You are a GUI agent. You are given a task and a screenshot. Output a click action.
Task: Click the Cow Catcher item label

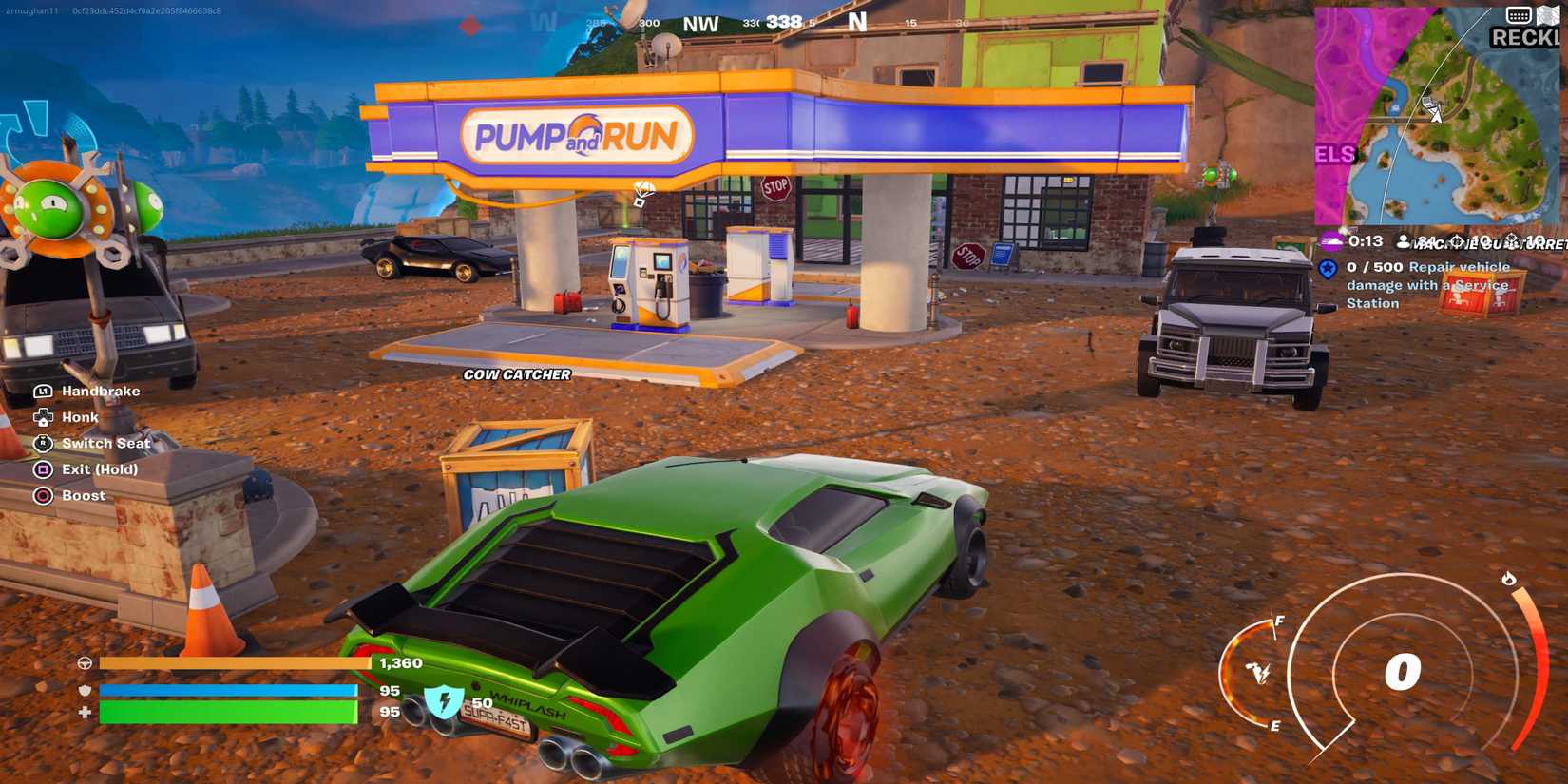pyautogui.click(x=517, y=374)
